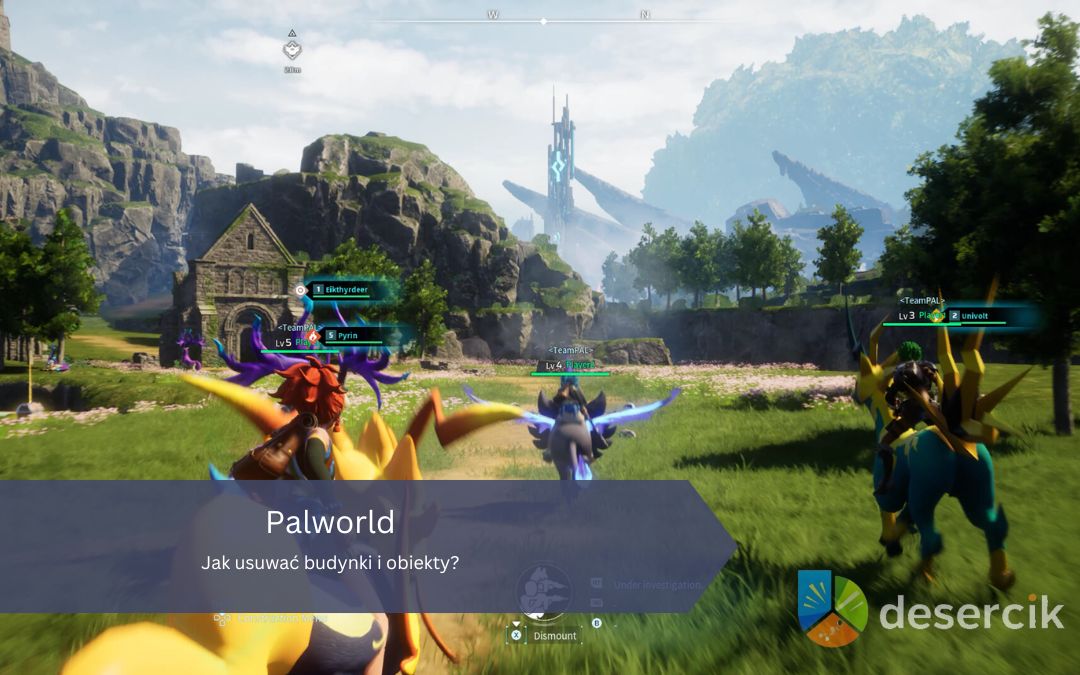Click the Palworld article title banner
This screenshot has height=675, width=1080.
pos(331,522)
